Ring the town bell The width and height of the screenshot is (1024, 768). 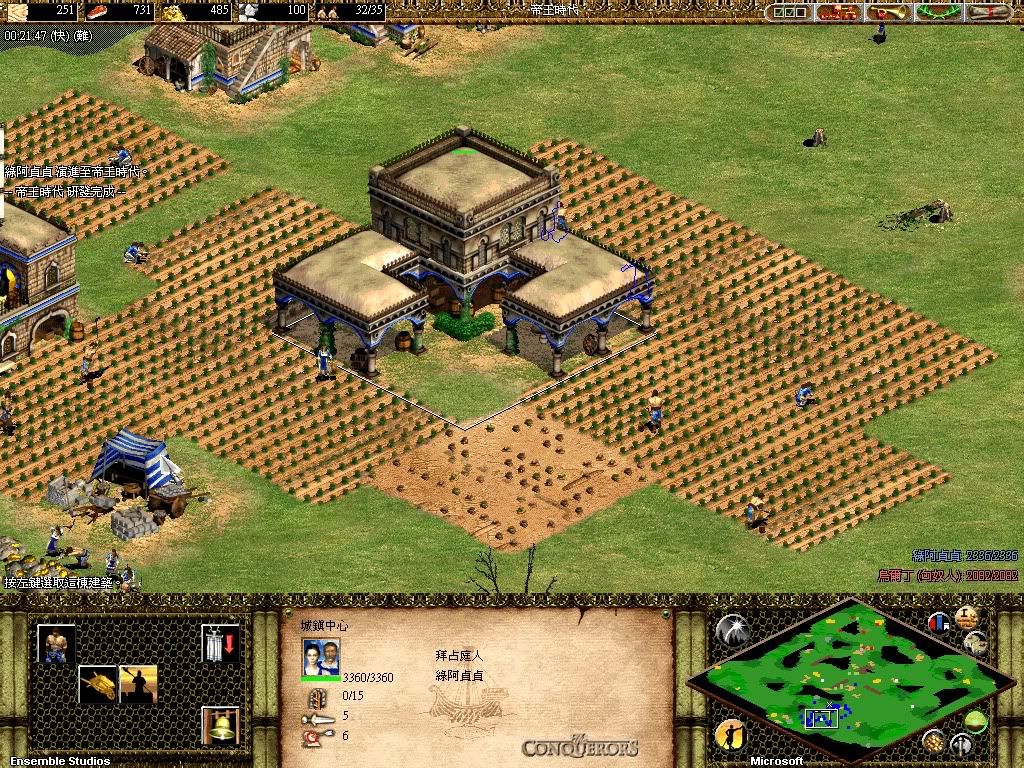(x=220, y=724)
